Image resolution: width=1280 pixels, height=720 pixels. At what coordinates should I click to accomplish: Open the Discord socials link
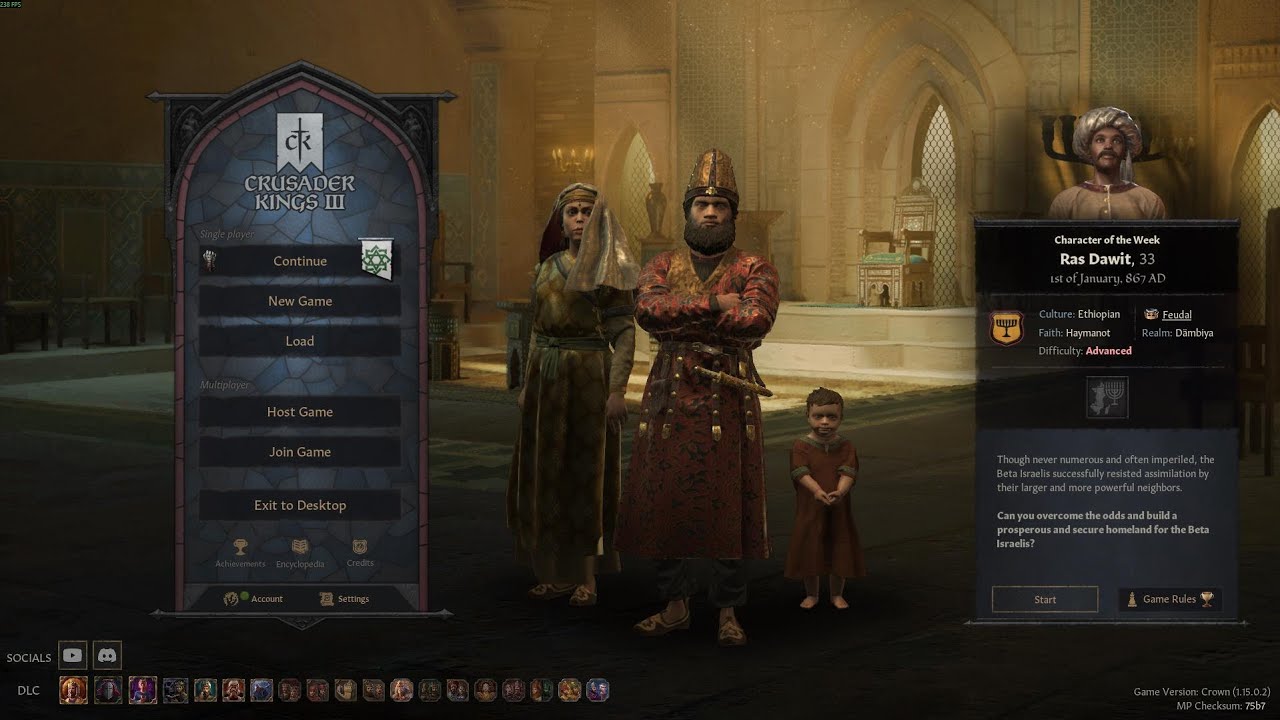[107, 656]
